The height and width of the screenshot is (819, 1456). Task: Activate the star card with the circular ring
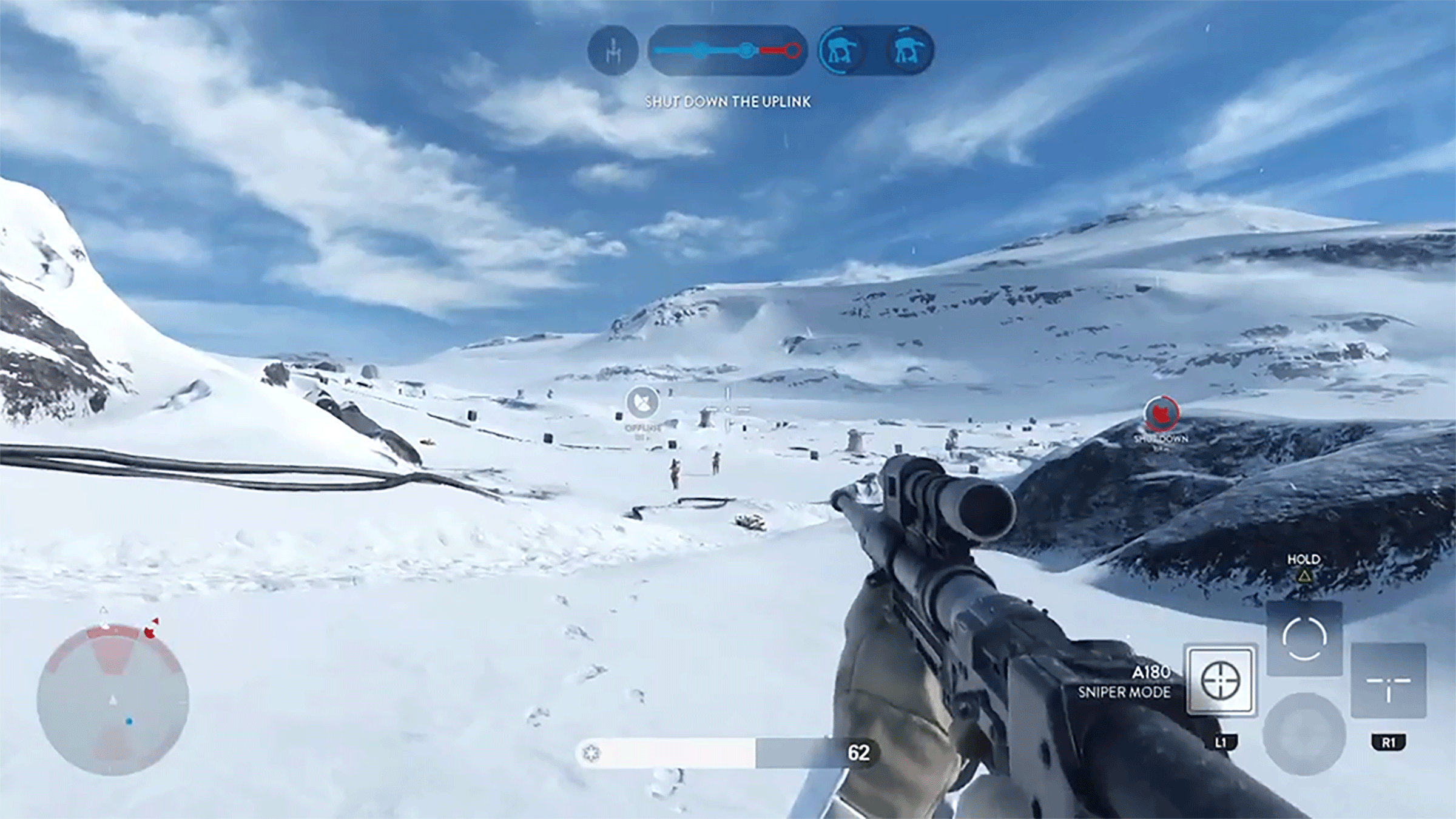1304,639
